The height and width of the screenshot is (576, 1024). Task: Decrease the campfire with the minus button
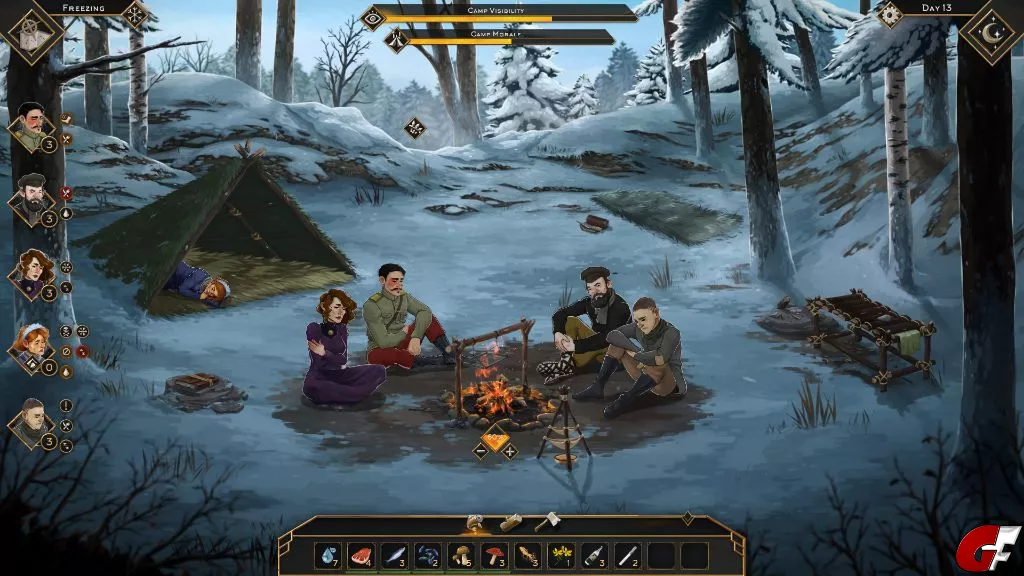481,451
